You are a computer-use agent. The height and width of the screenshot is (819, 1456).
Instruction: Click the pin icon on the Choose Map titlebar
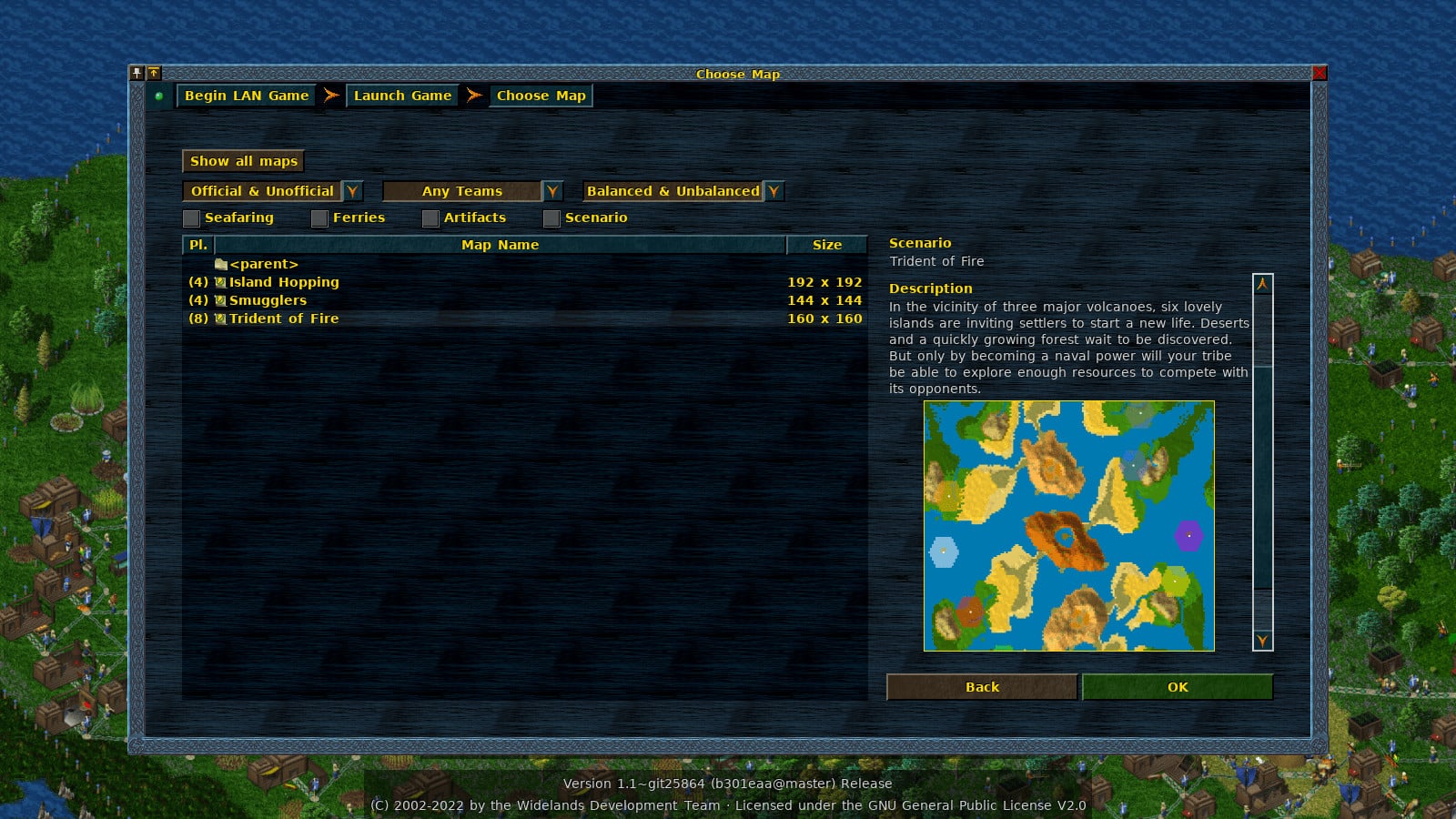point(138,74)
